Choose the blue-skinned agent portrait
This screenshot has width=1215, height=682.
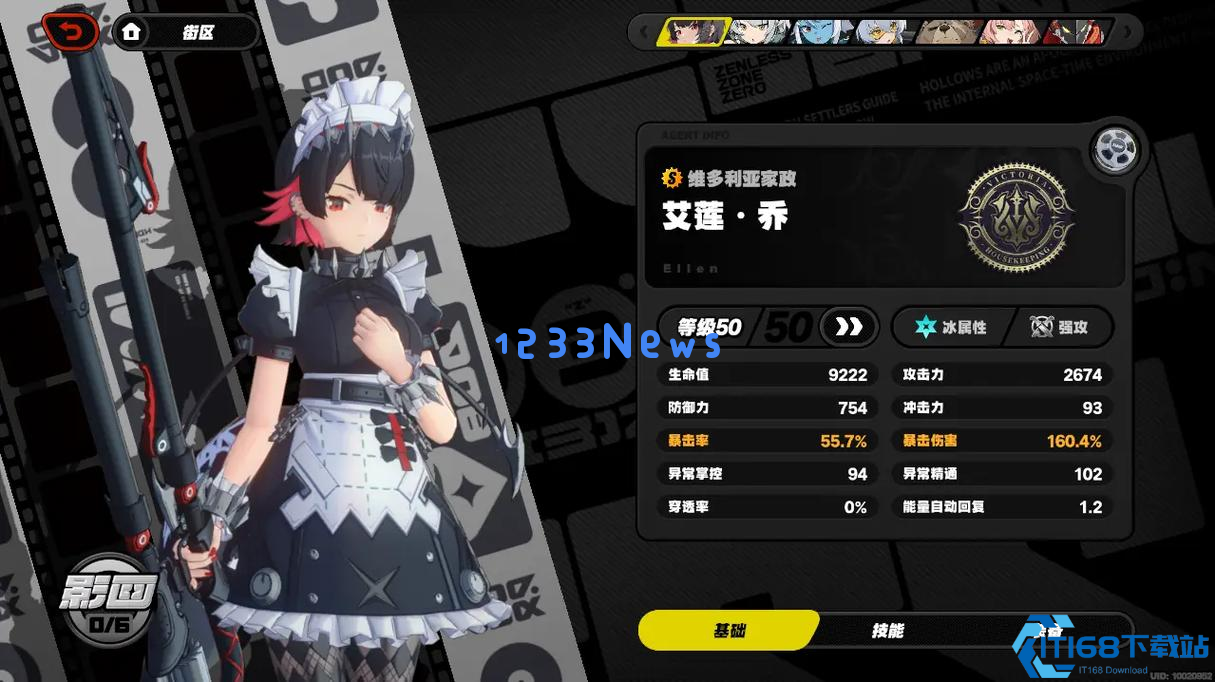point(822,32)
